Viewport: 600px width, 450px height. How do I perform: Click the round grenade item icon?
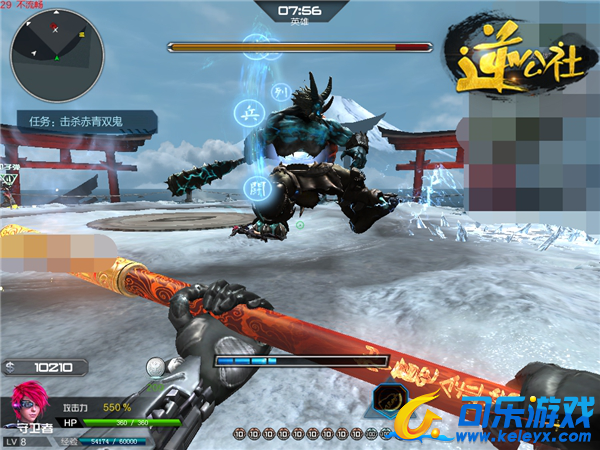(x=156, y=367)
